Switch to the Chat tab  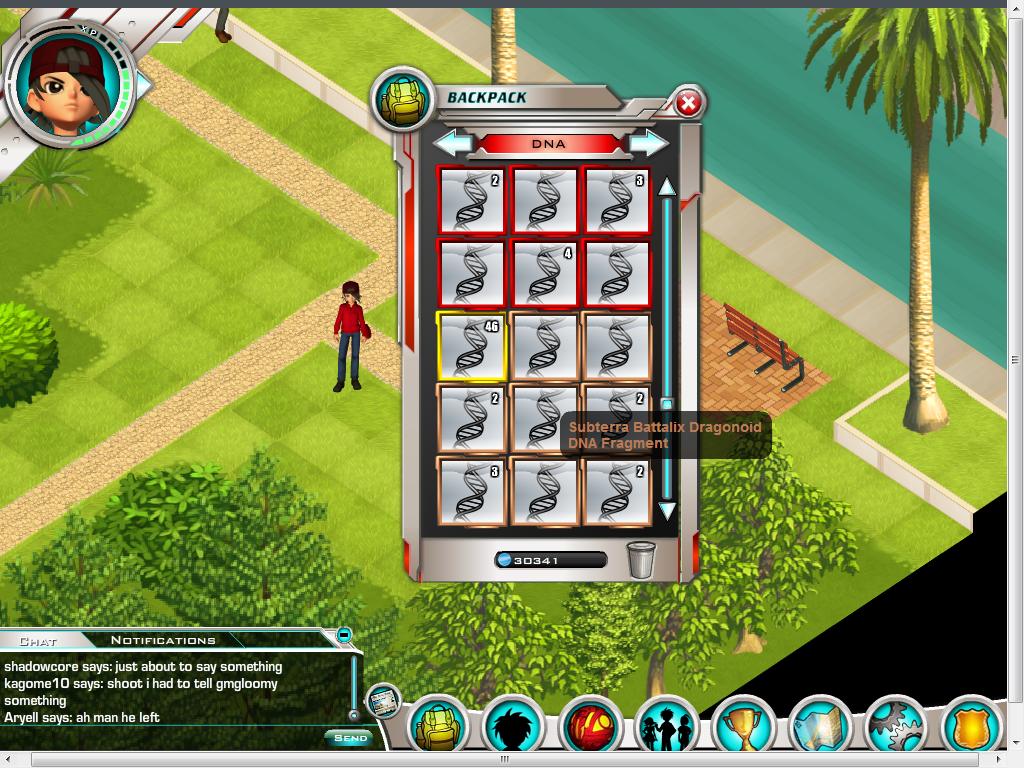coord(38,641)
